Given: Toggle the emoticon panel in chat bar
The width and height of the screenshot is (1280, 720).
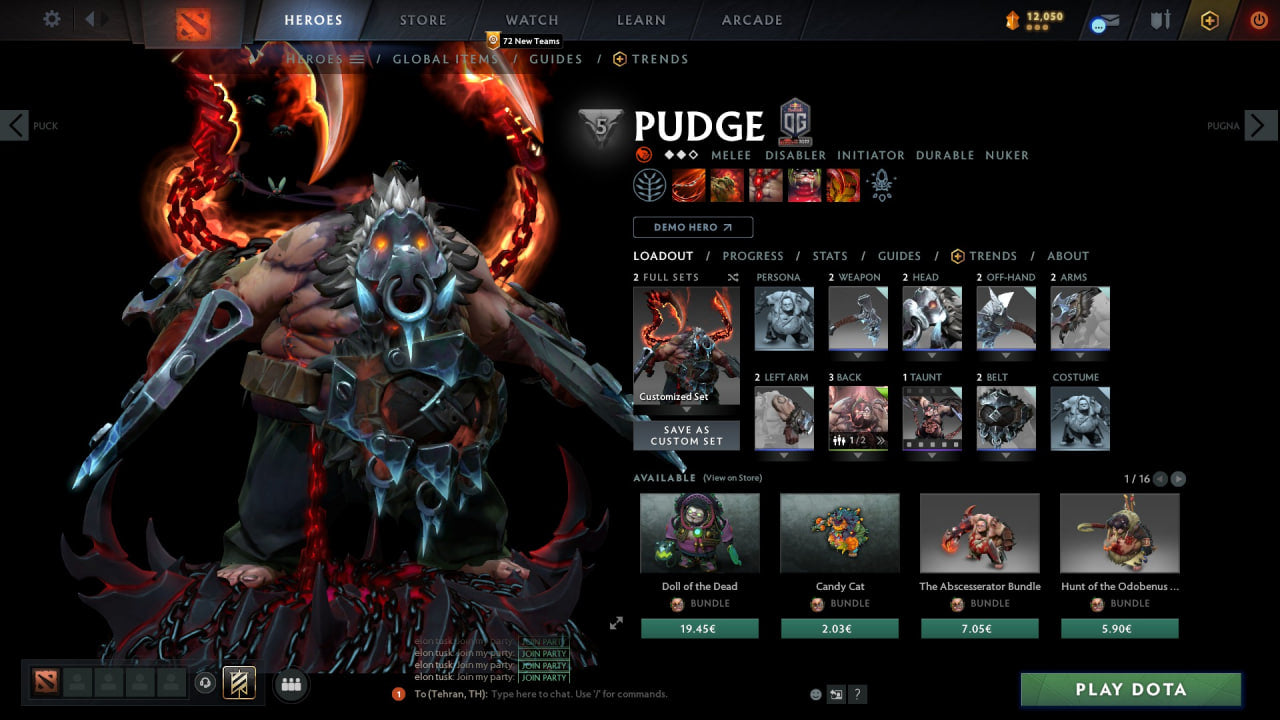Looking at the screenshot, I should tap(815, 694).
